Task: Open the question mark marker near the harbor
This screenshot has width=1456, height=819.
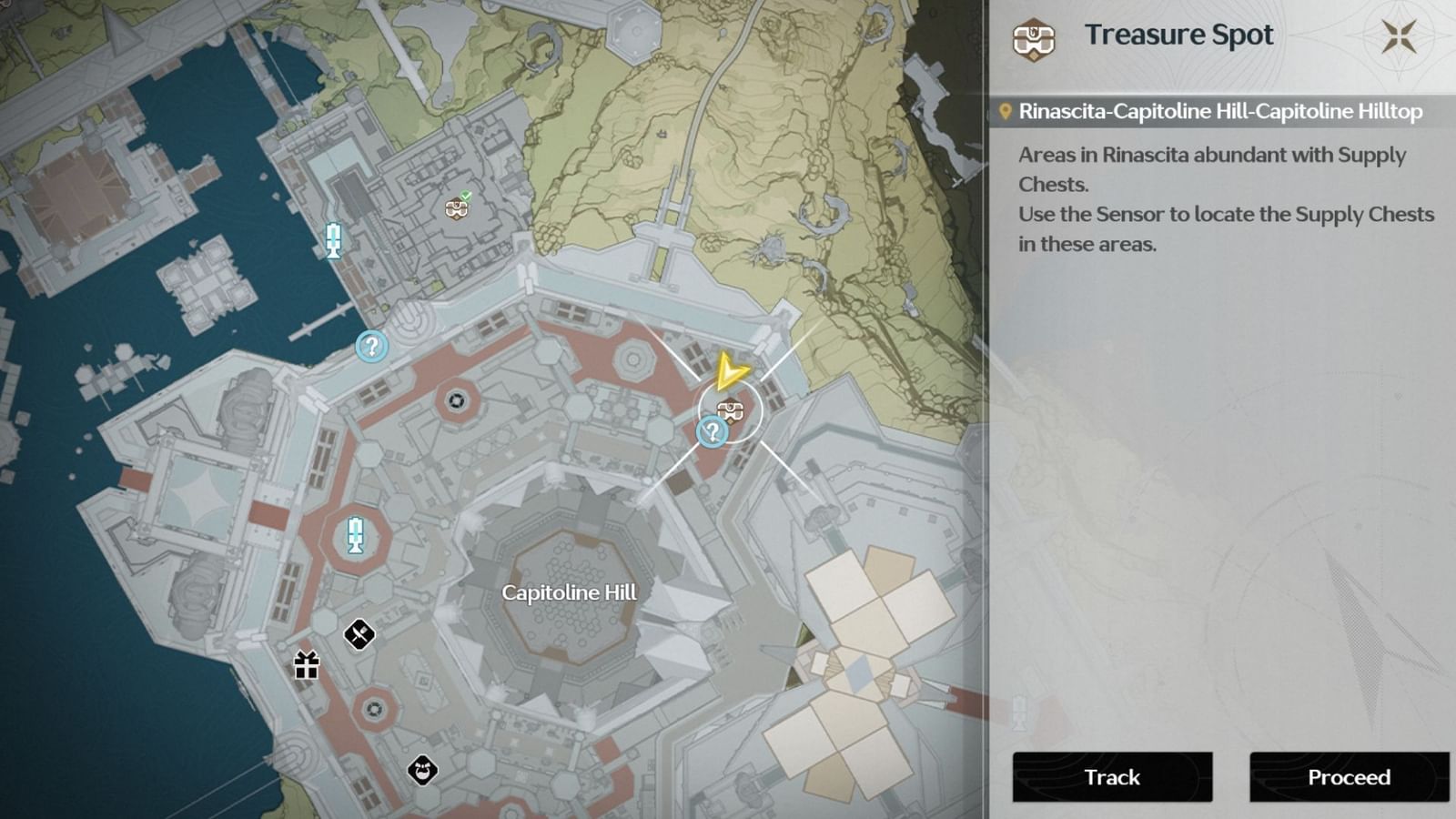Action: [x=369, y=348]
